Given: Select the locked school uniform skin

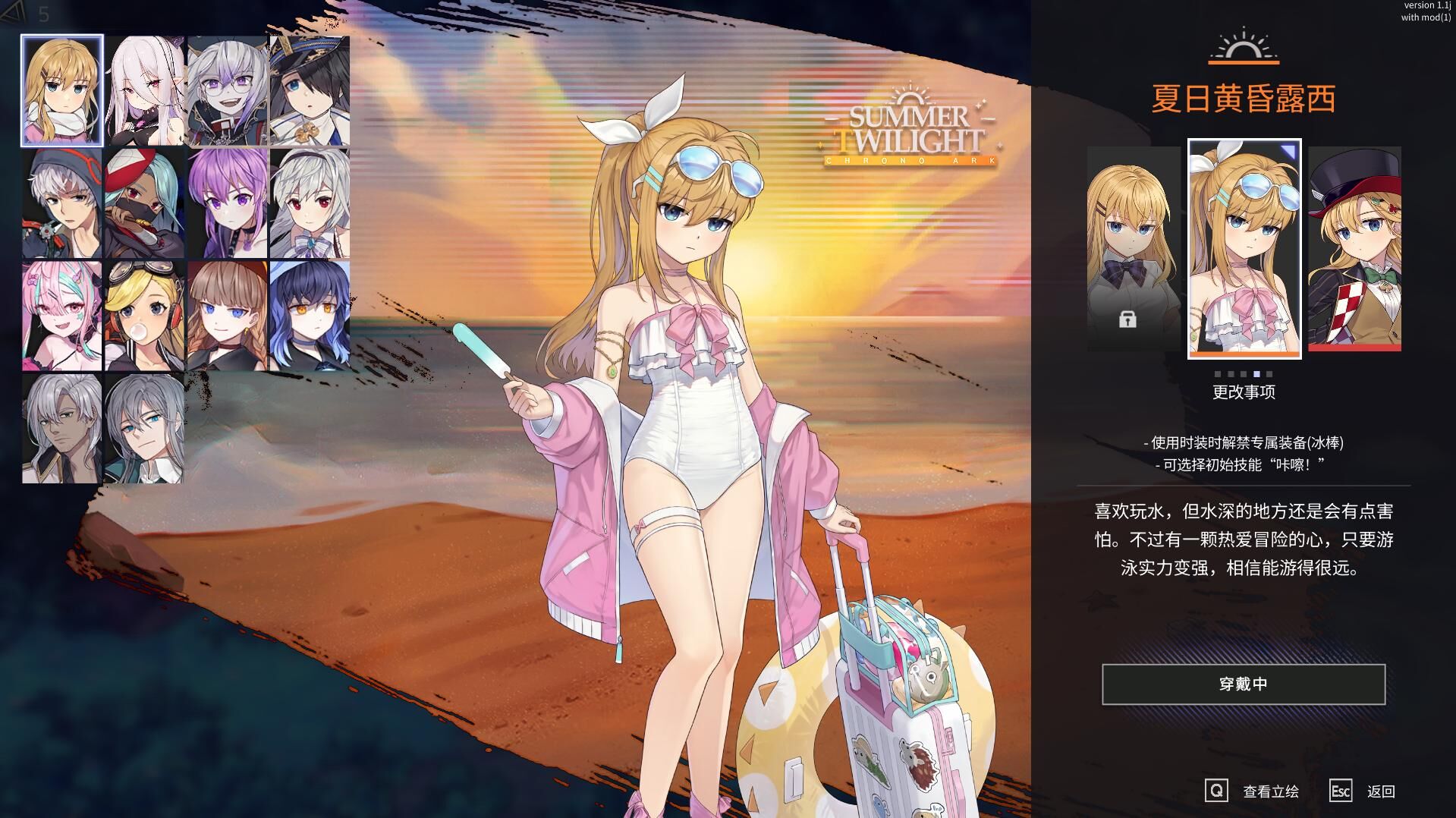Looking at the screenshot, I should 1134,248.
